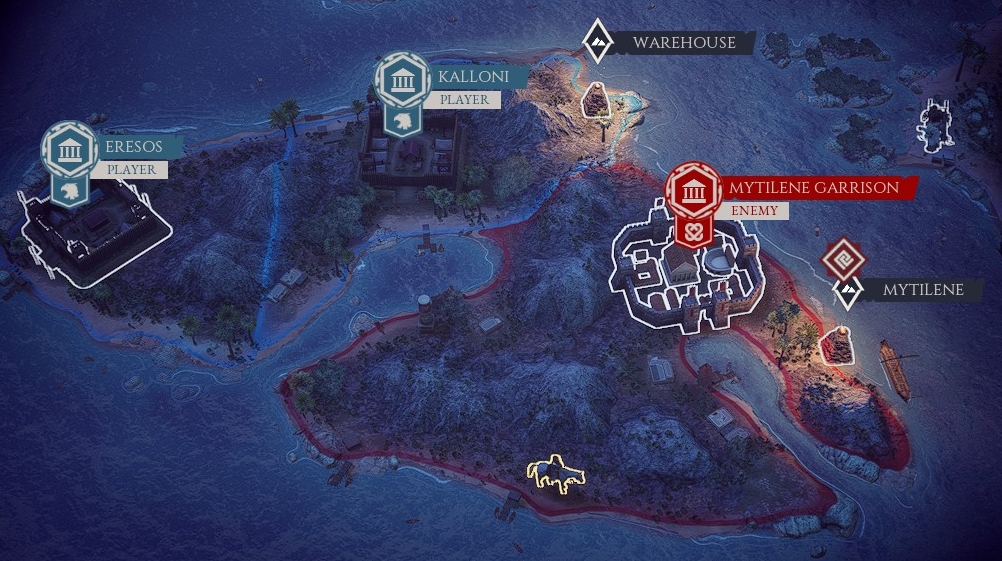Open the Warehouse map marker

point(597,41)
